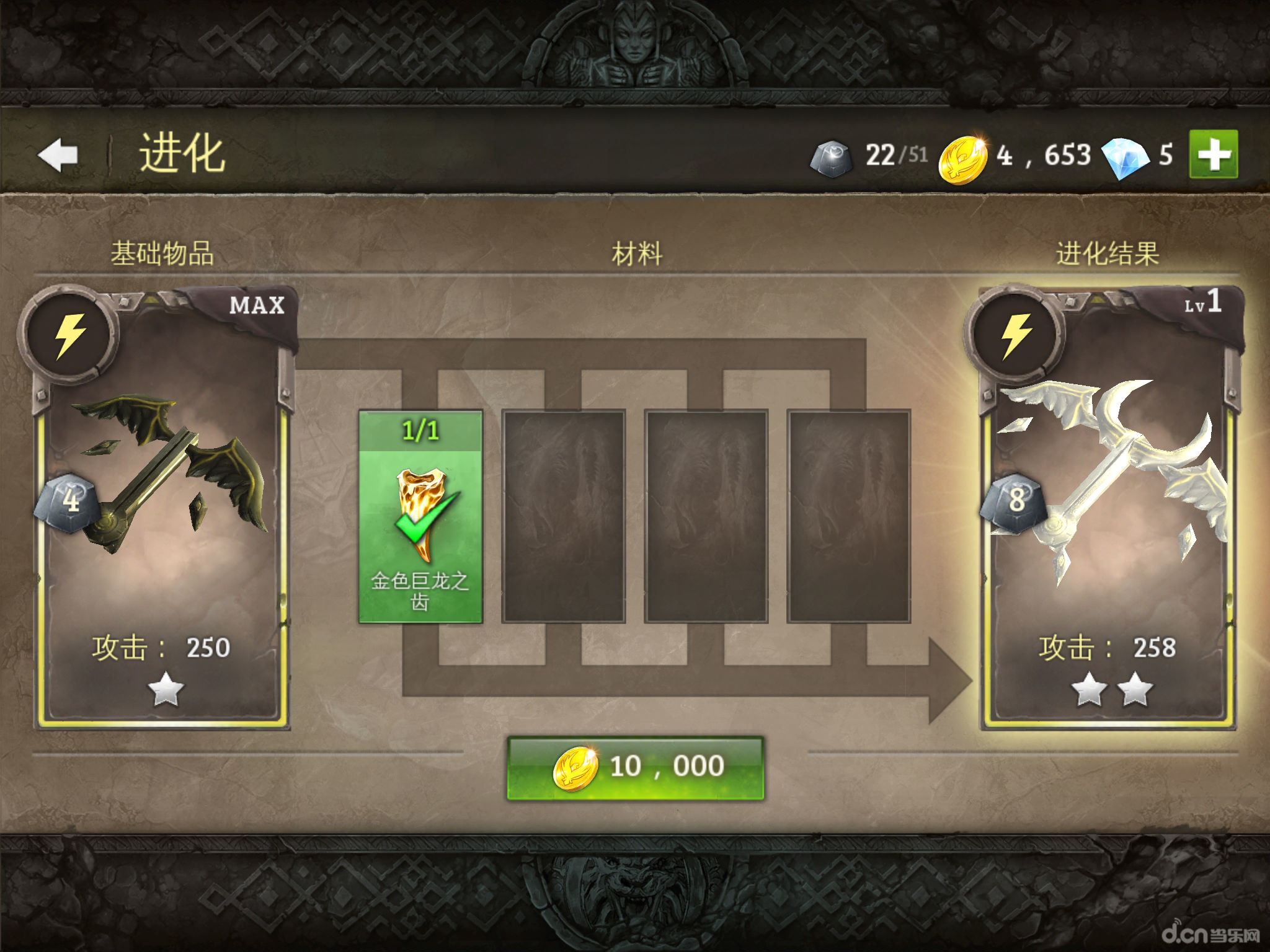Go back using the white arrow
The width and height of the screenshot is (1270, 952).
58,154
